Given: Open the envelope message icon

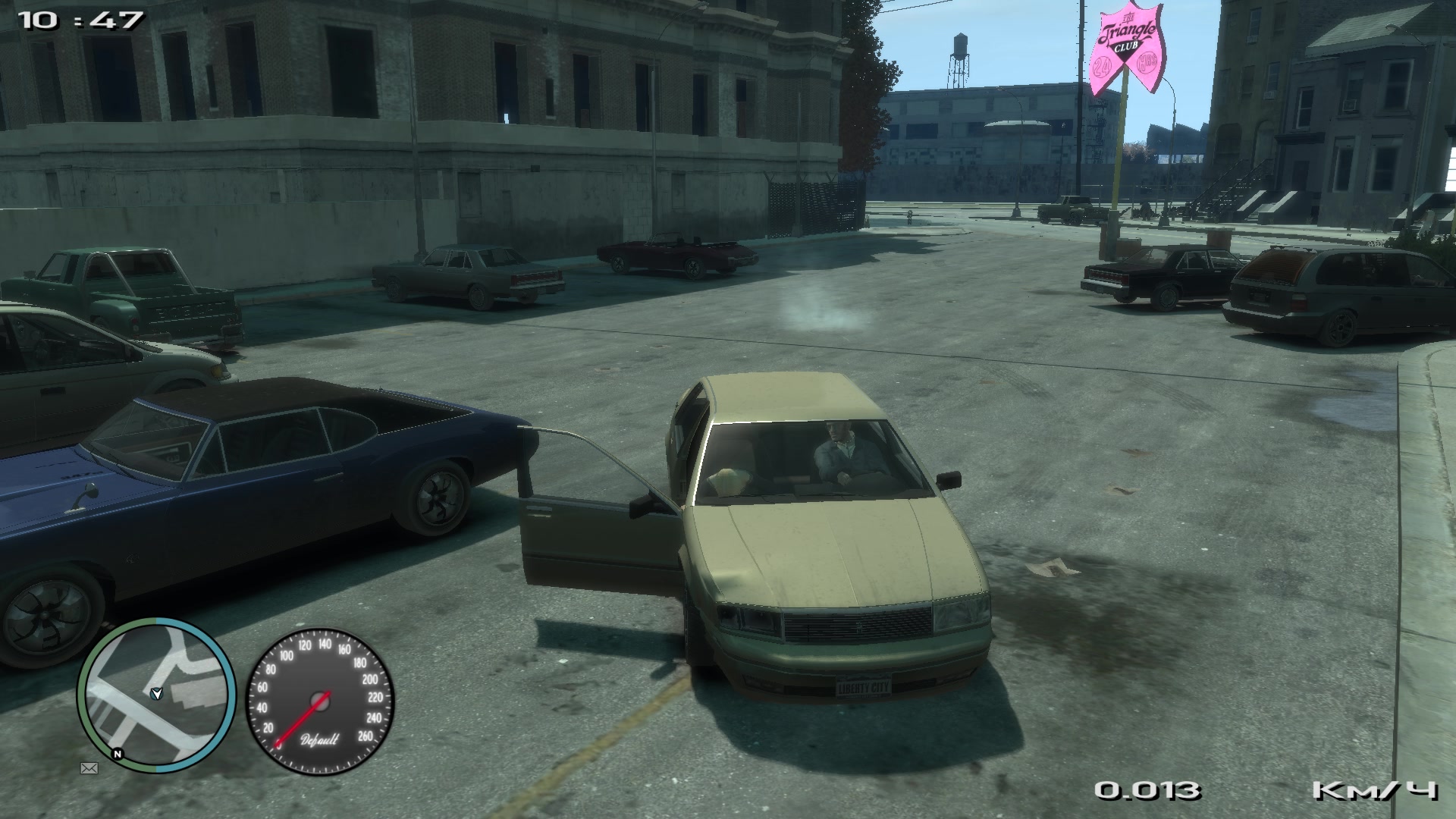Looking at the screenshot, I should [89, 768].
